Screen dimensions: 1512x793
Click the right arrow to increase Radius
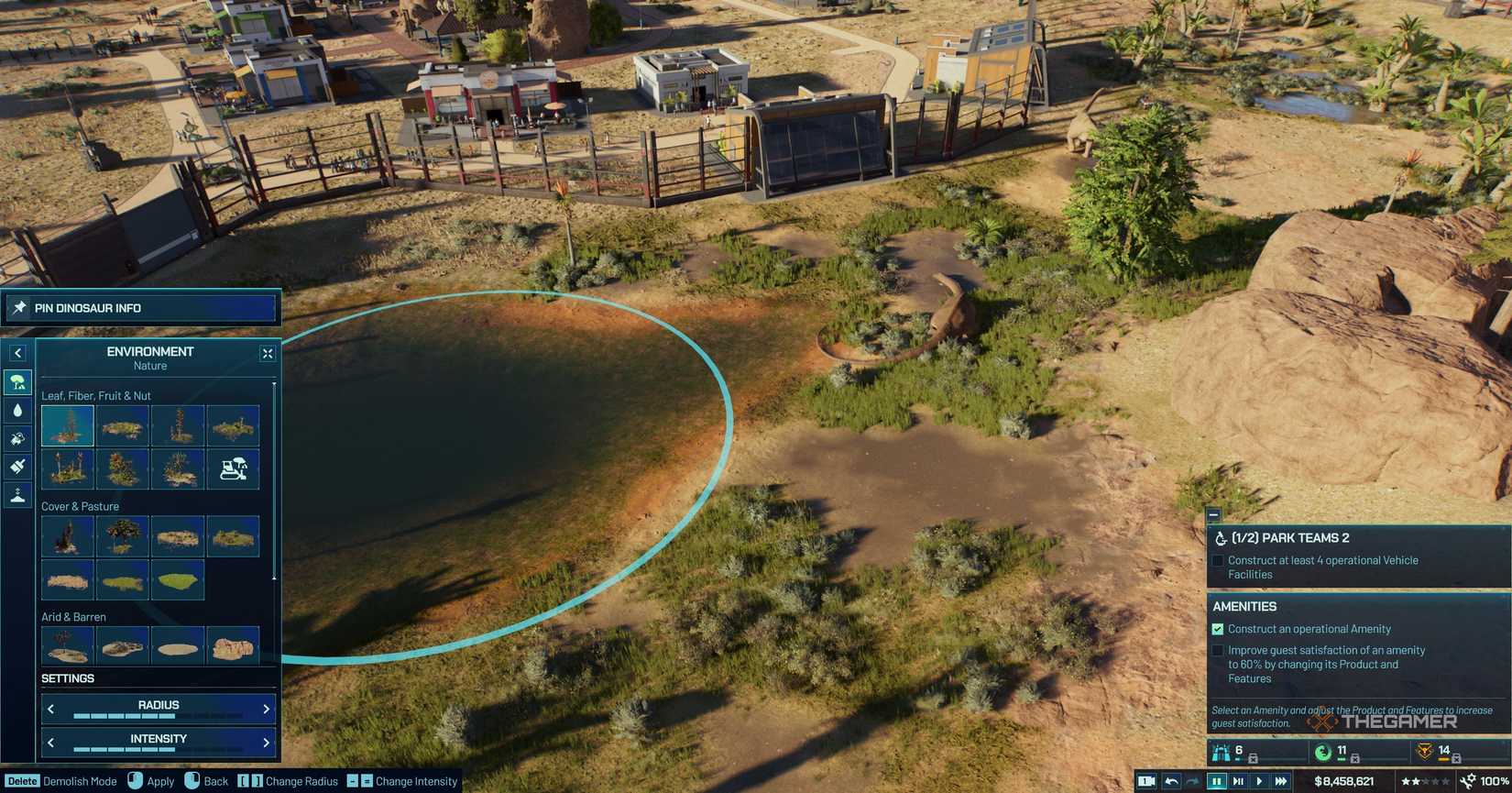point(265,708)
